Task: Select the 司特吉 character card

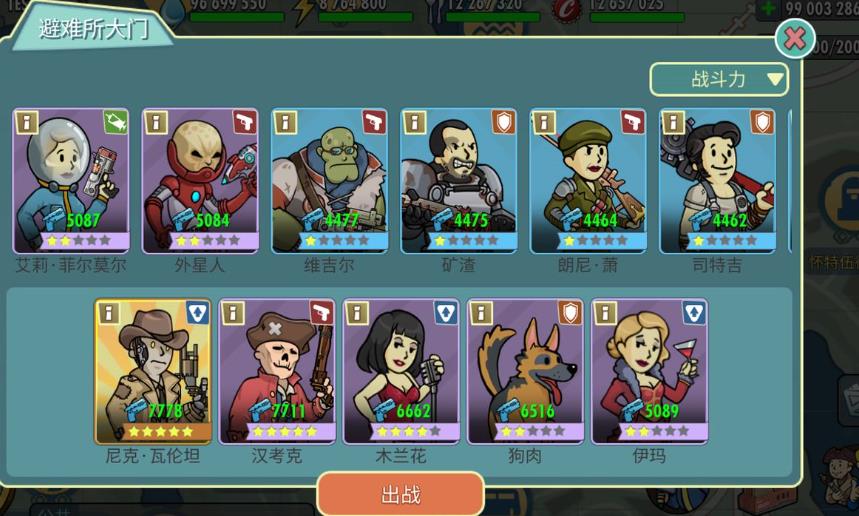Action: [717, 180]
